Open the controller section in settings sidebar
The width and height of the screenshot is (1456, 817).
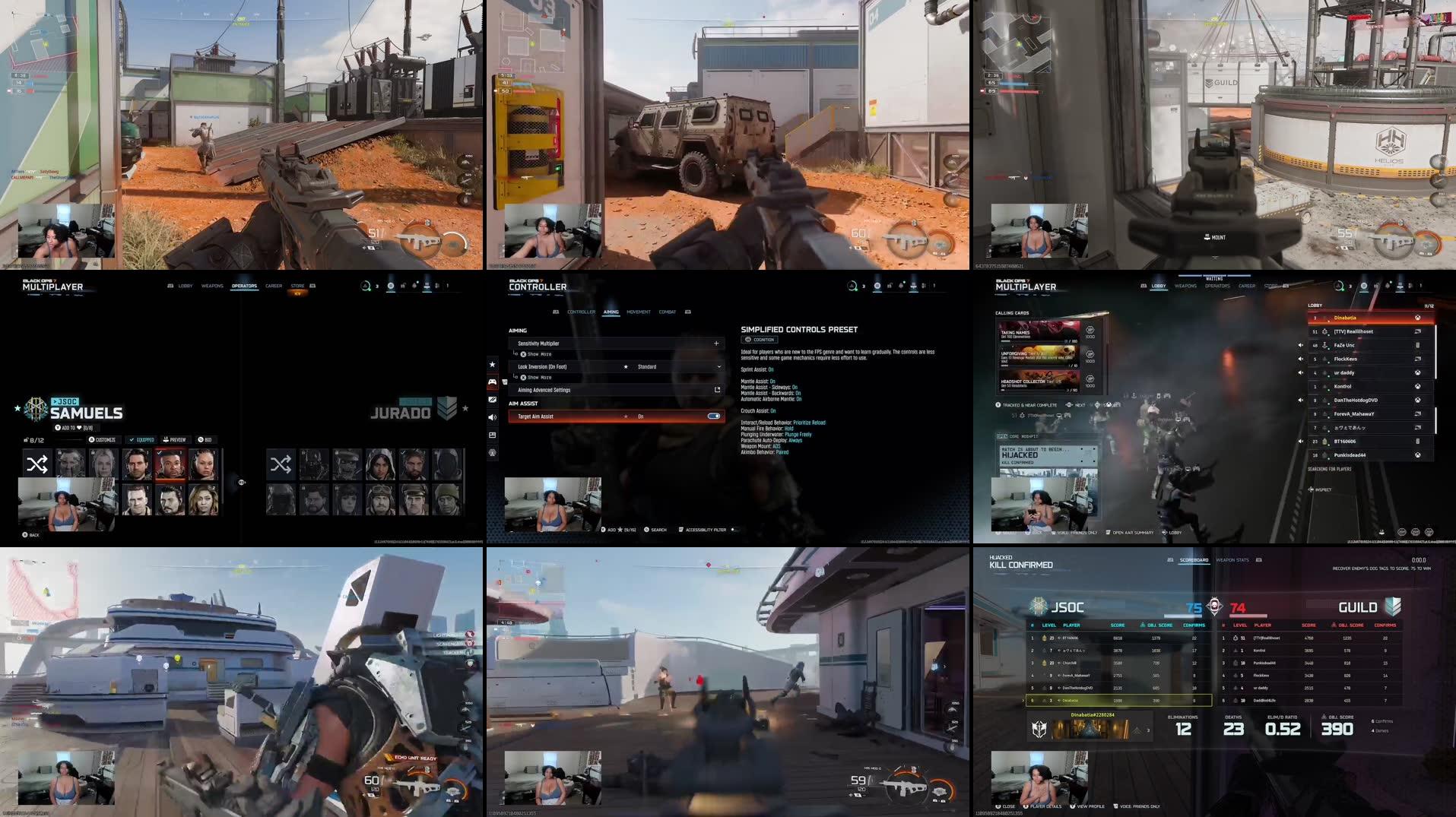pyautogui.click(x=582, y=312)
